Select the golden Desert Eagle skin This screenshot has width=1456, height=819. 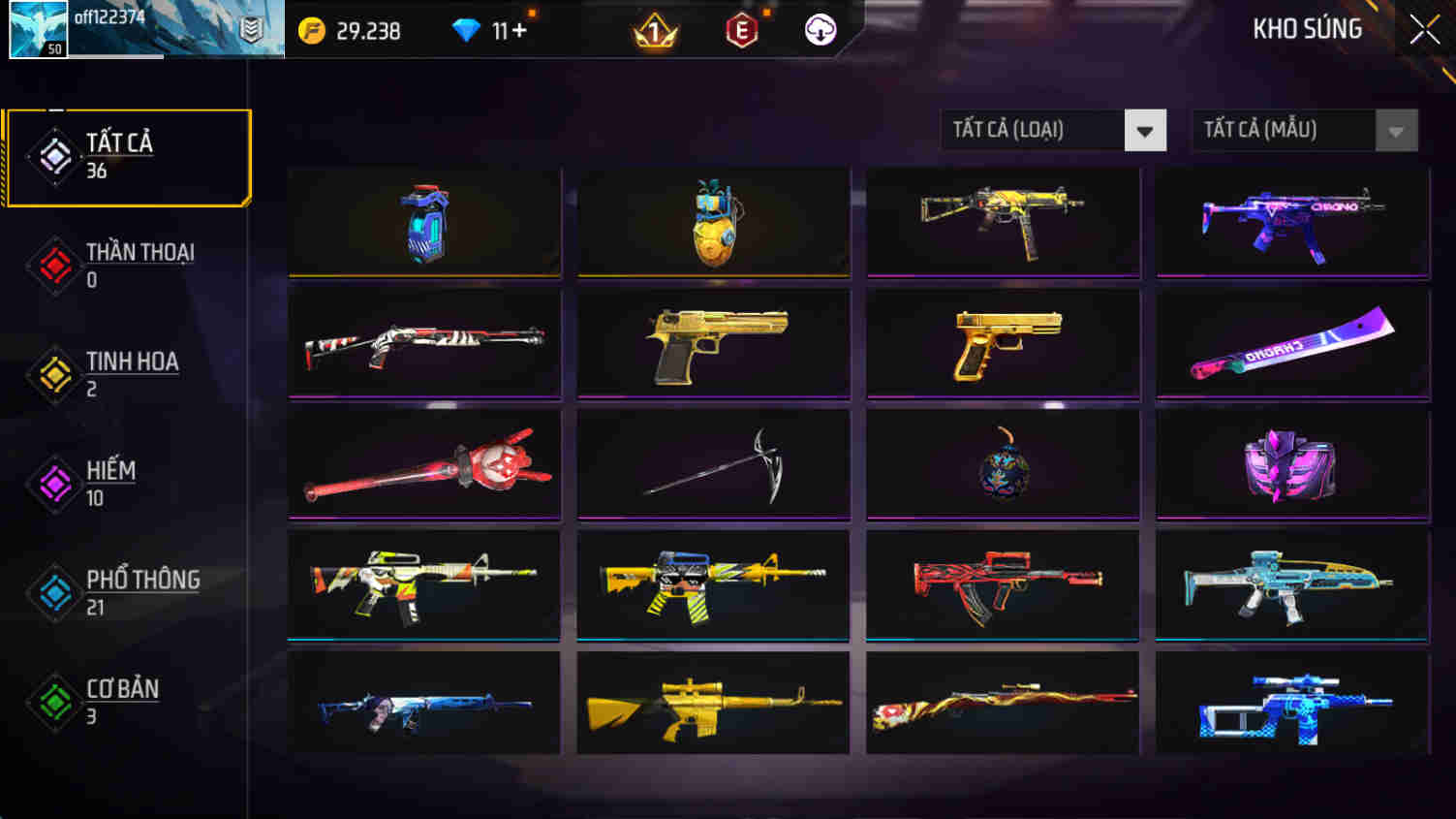click(713, 344)
